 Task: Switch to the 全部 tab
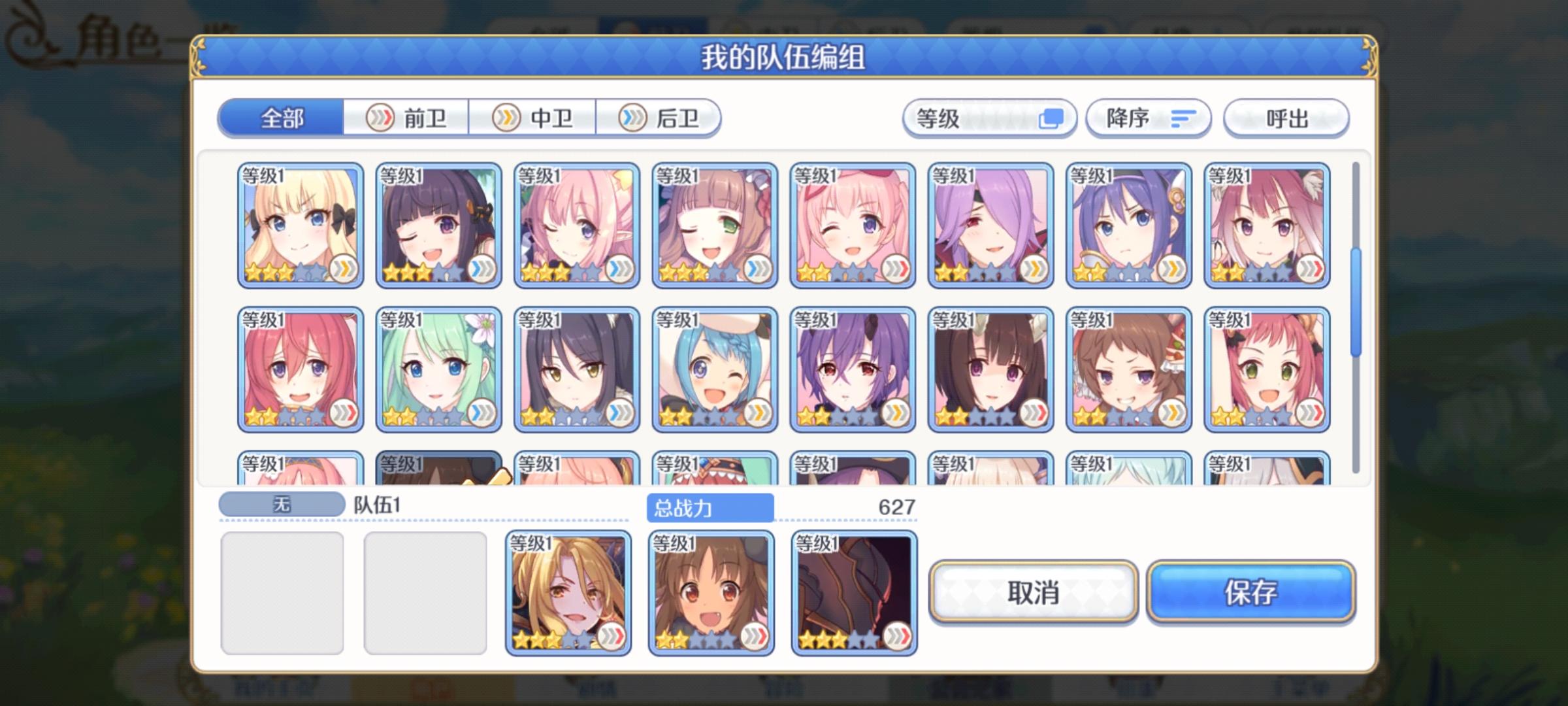(x=282, y=119)
